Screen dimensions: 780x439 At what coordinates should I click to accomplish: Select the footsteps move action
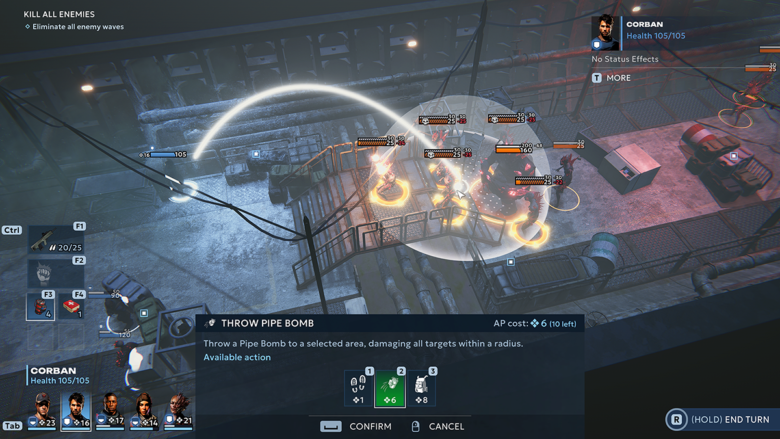pyautogui.click(x=359, y=388)
